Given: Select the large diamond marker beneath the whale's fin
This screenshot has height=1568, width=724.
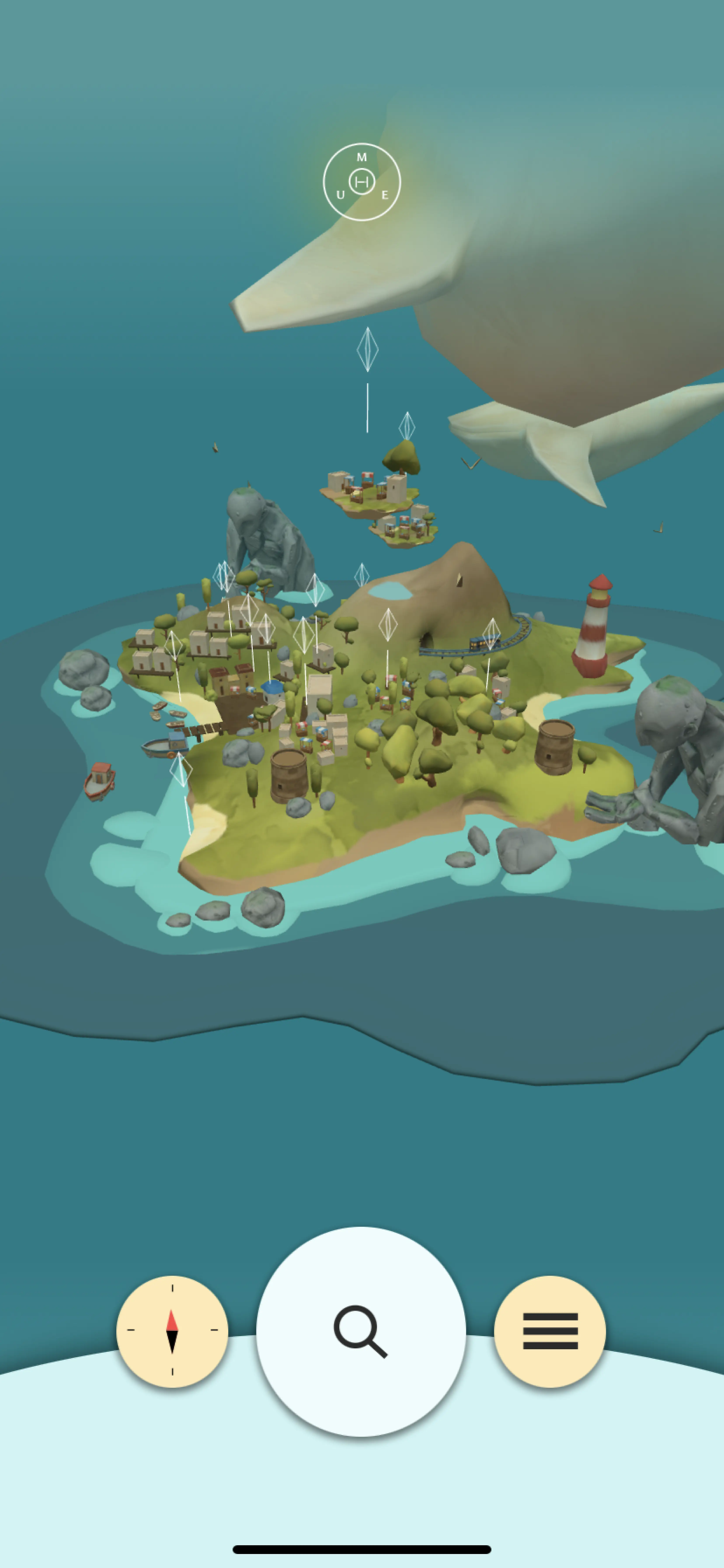Looking at the screenshot, I should click(x=367, y=349).
